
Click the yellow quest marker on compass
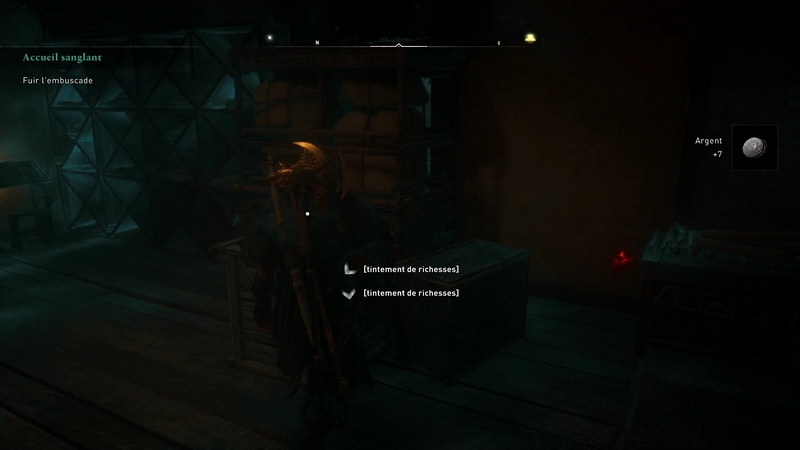[530, 39]
